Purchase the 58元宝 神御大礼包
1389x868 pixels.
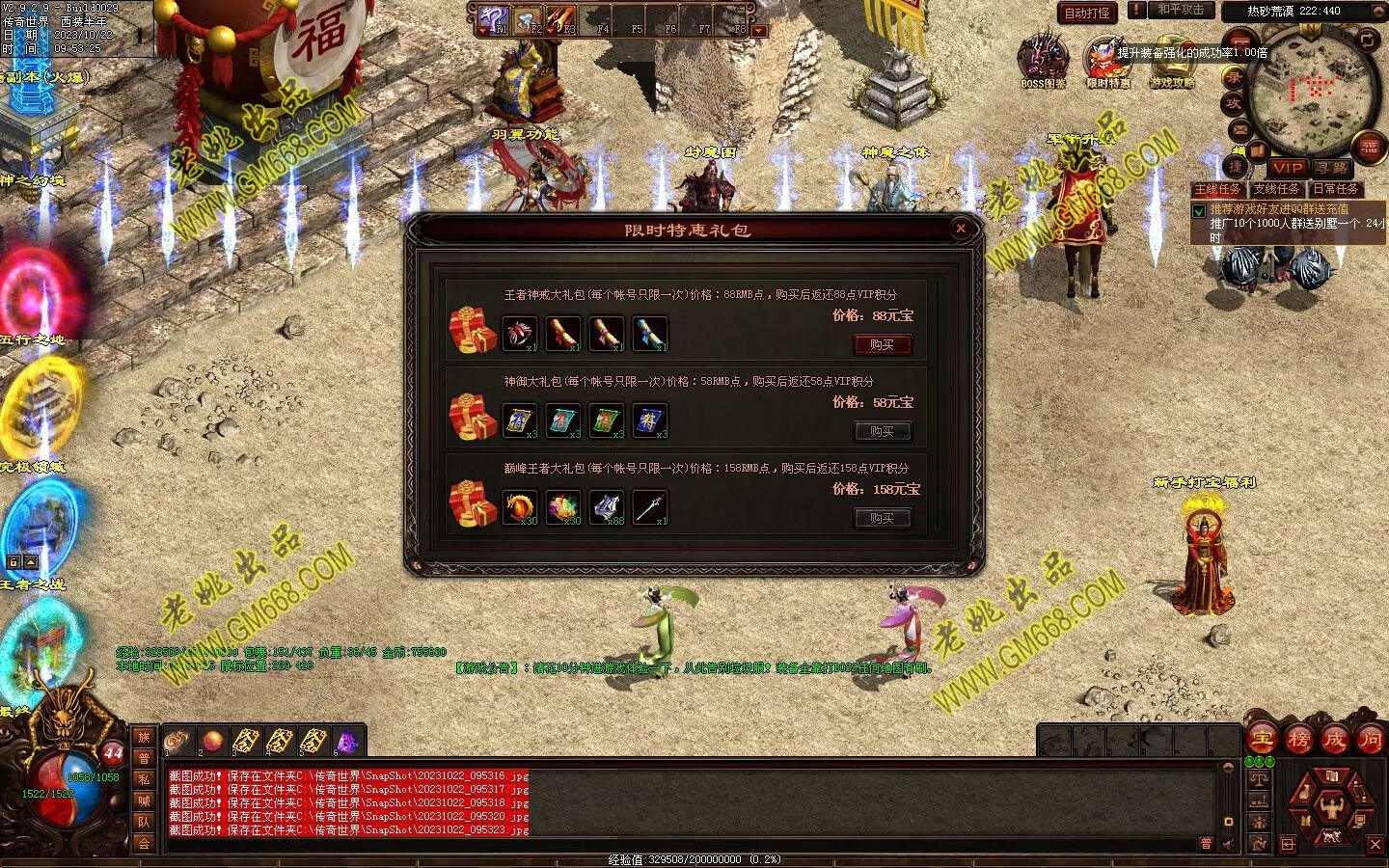point(883,431)
